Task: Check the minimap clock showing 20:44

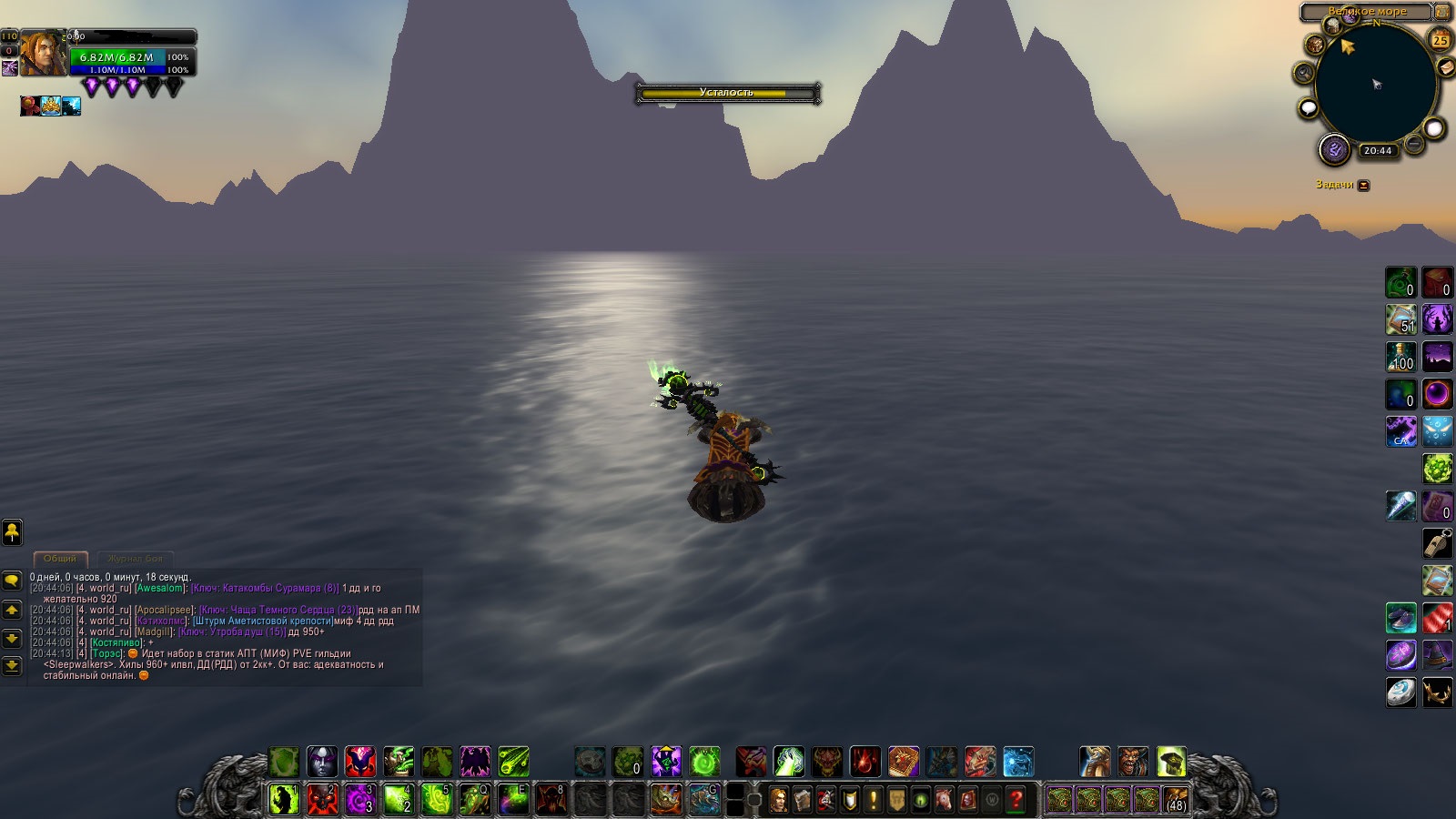Action: (x=1378, y=151)
